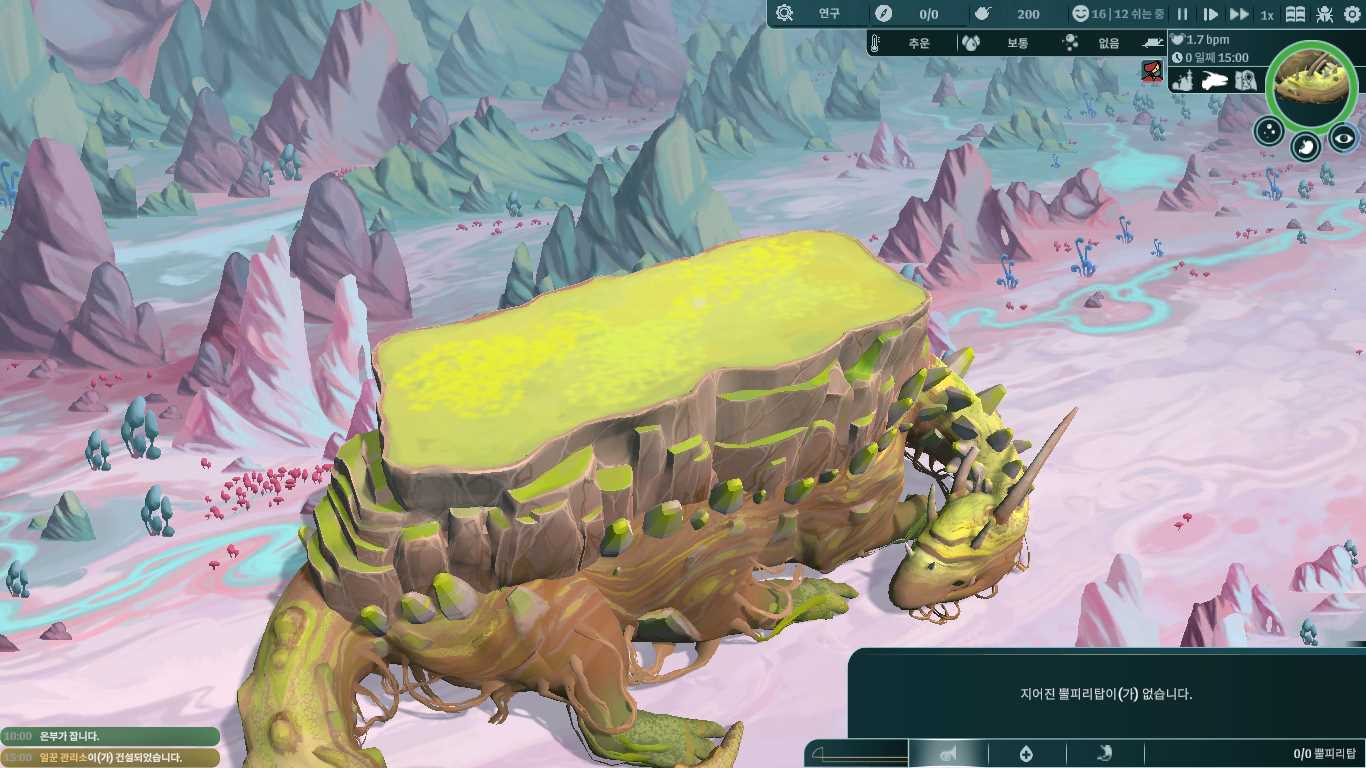1366x768 pixels.
Task: Select the 일꾼 관리소 built notification
Action: pyautogui.click(x=110, y=757)
